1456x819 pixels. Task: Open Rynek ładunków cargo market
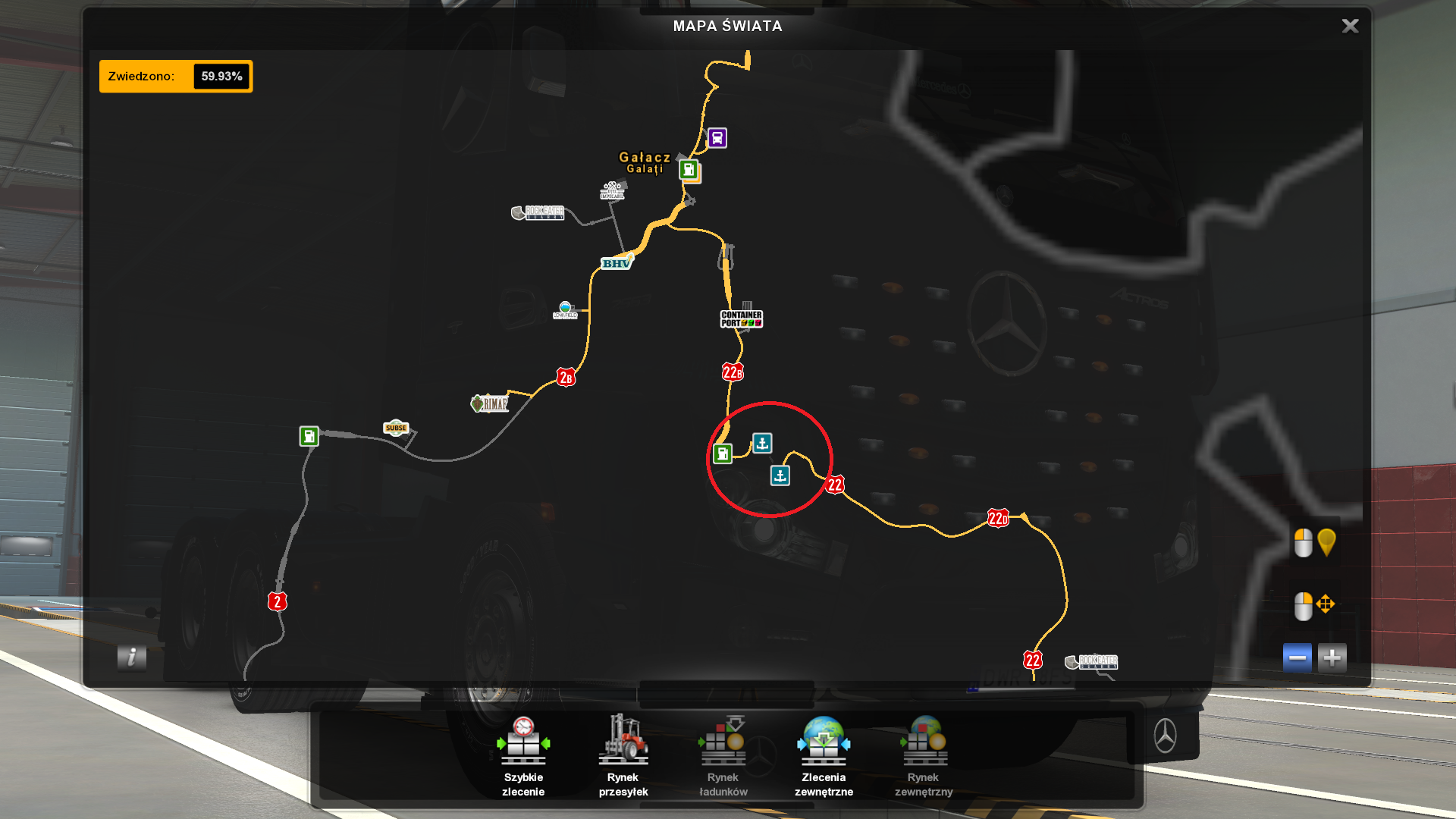[x=723, y=756]
